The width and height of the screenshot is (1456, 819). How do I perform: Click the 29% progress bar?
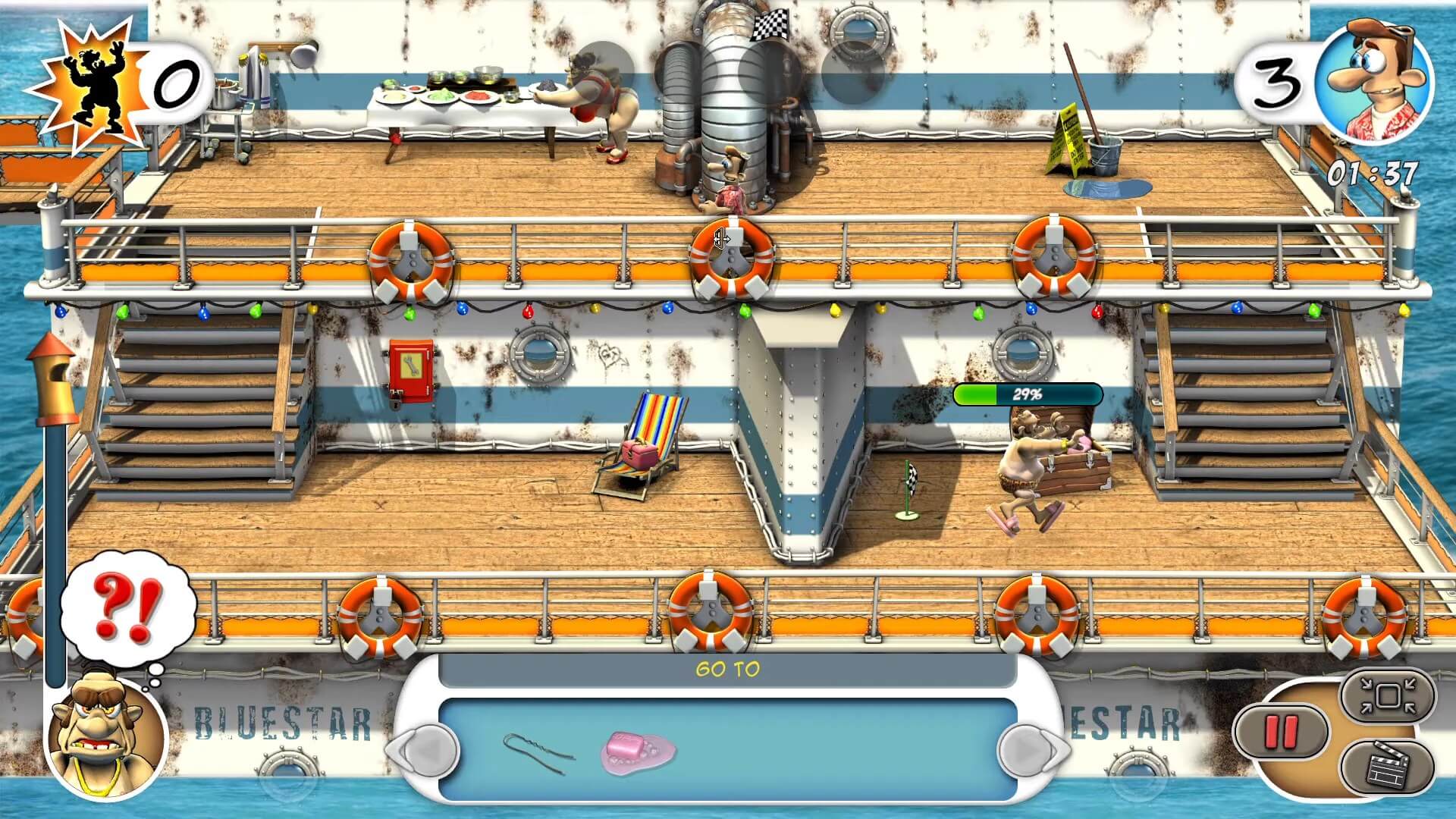pos(1027,393)
